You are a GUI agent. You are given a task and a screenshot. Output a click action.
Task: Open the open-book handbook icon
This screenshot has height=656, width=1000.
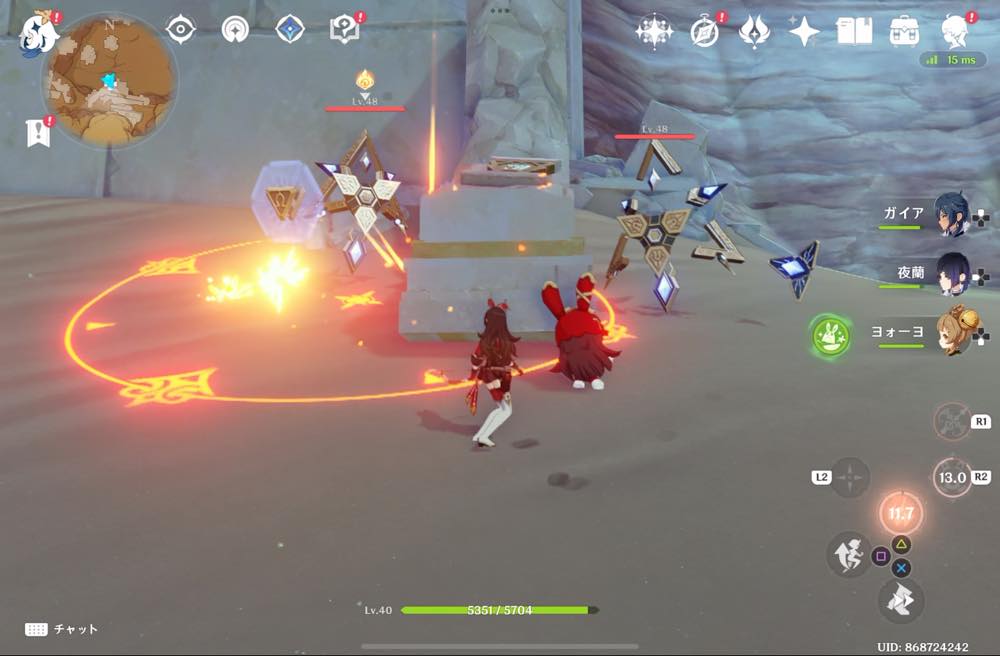[x=854, y=32]
